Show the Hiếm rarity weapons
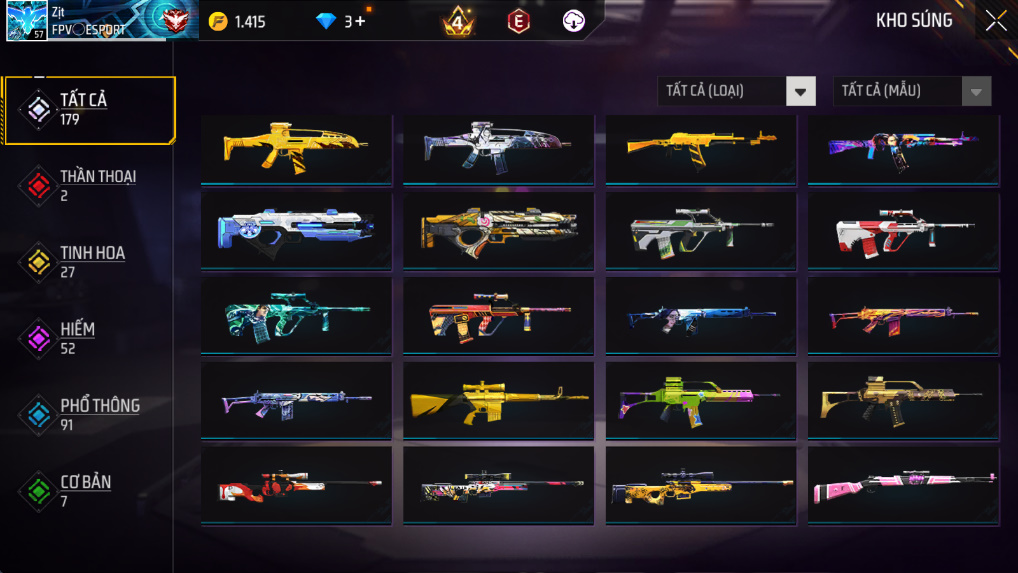This screenshot has height=573, width=1018. tap(89, 338)
